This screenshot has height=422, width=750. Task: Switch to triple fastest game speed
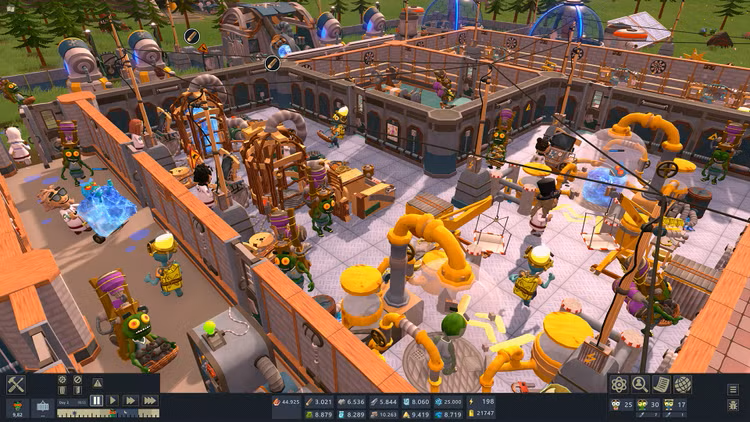tap(150, 400)
